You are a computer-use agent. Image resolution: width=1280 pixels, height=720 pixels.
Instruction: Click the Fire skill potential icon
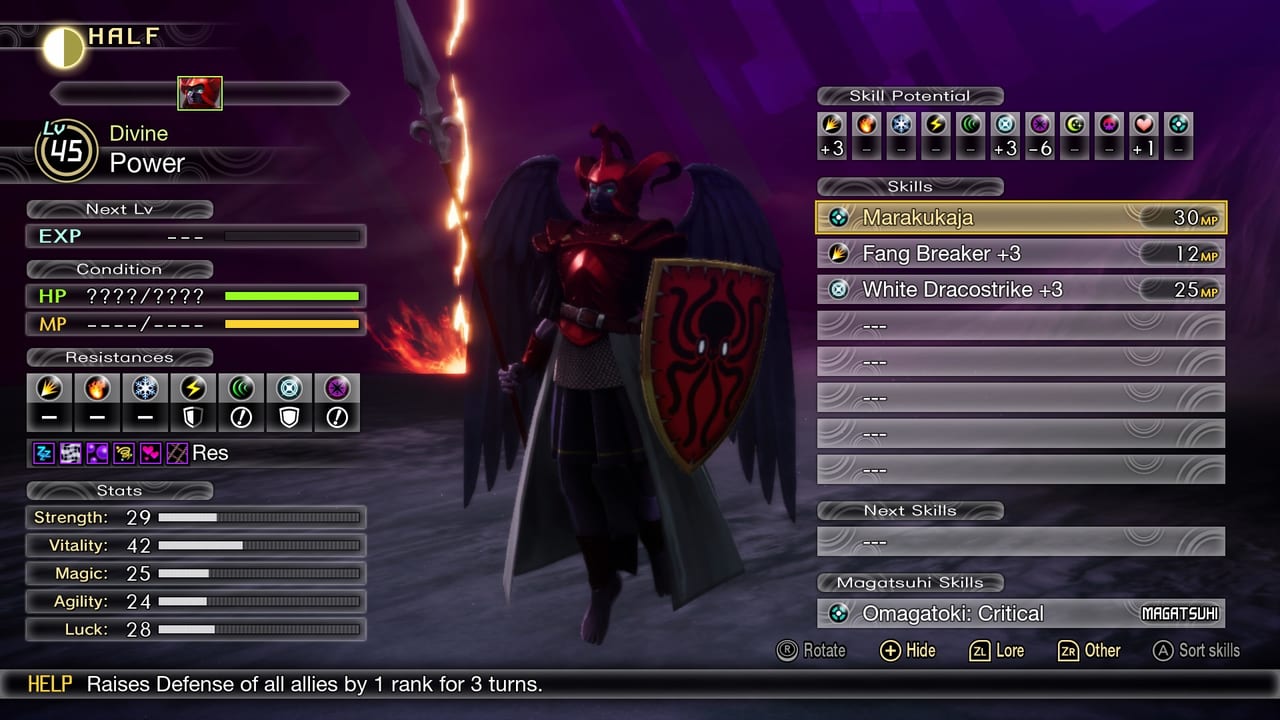866,127
